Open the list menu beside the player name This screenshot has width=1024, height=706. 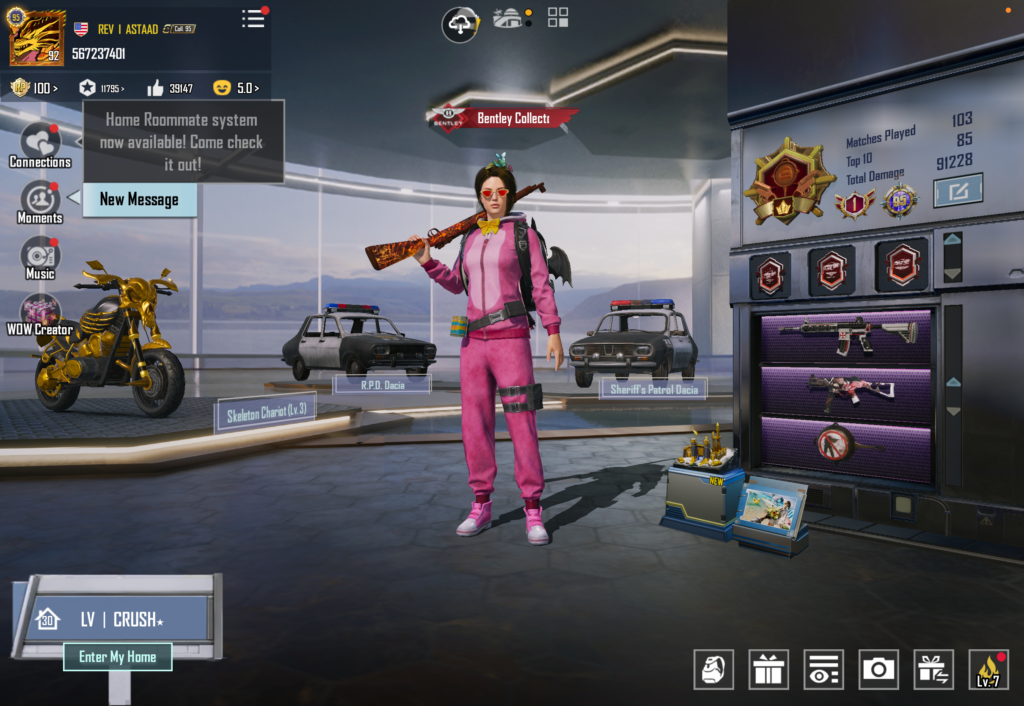click(x=254, y=19)
